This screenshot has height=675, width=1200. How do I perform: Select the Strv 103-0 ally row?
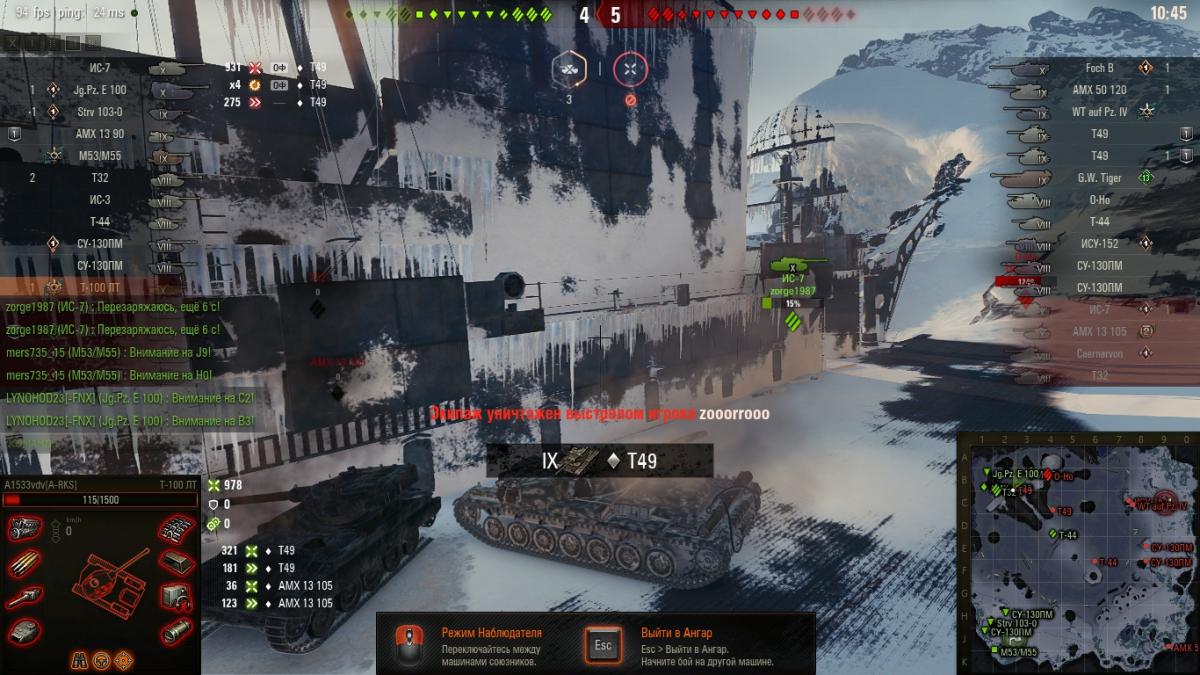(100, 112)
